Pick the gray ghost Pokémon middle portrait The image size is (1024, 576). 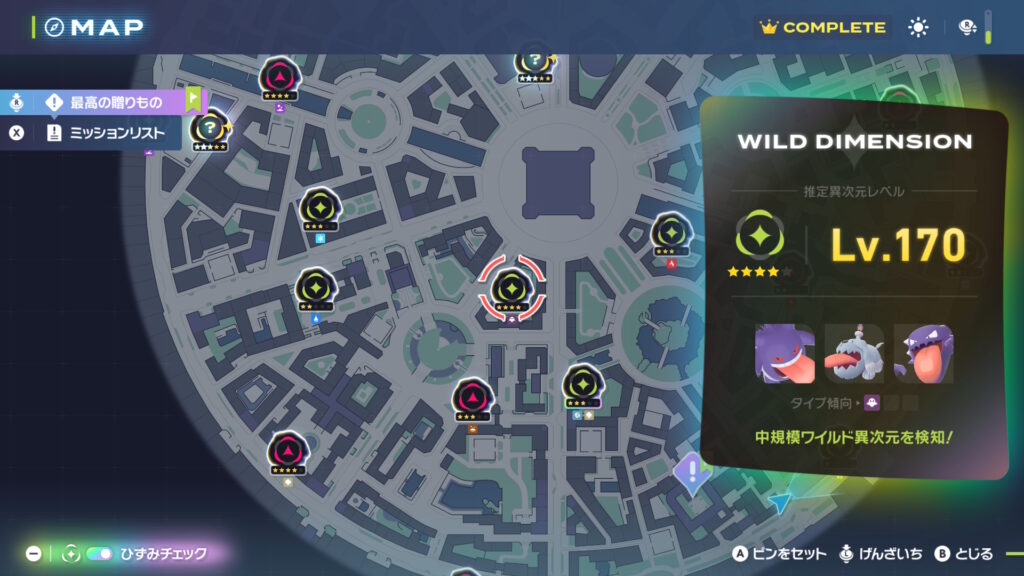point(853,353)
